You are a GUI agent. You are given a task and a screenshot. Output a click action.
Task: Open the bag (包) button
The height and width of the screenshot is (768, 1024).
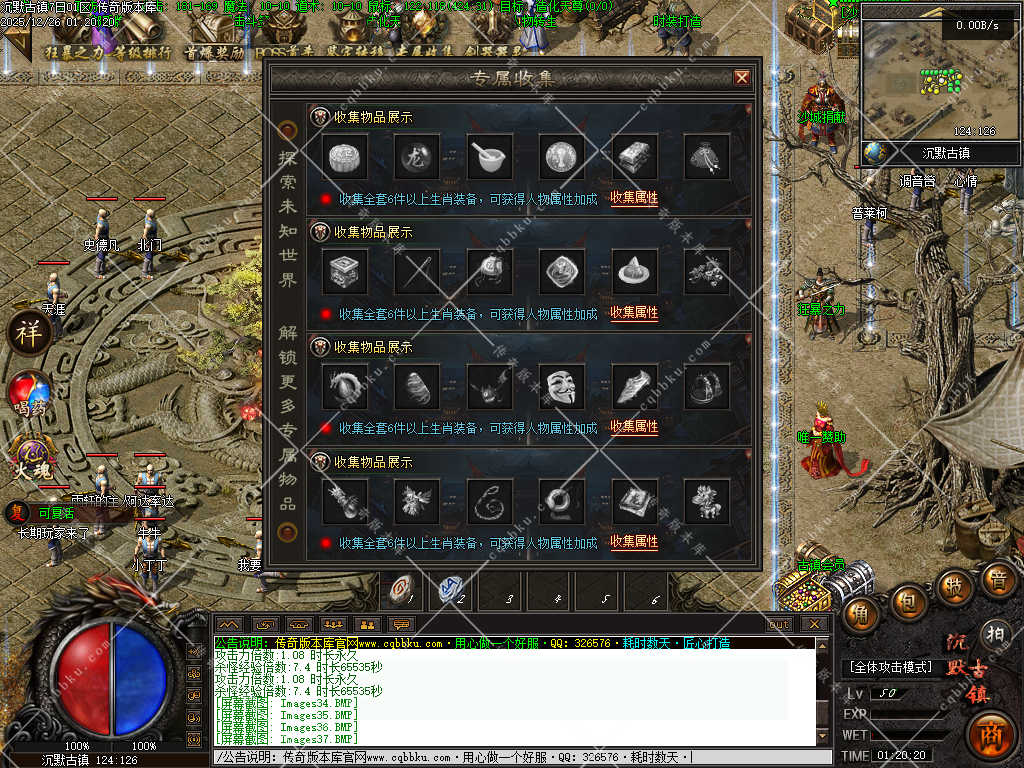tap(909, 602)
